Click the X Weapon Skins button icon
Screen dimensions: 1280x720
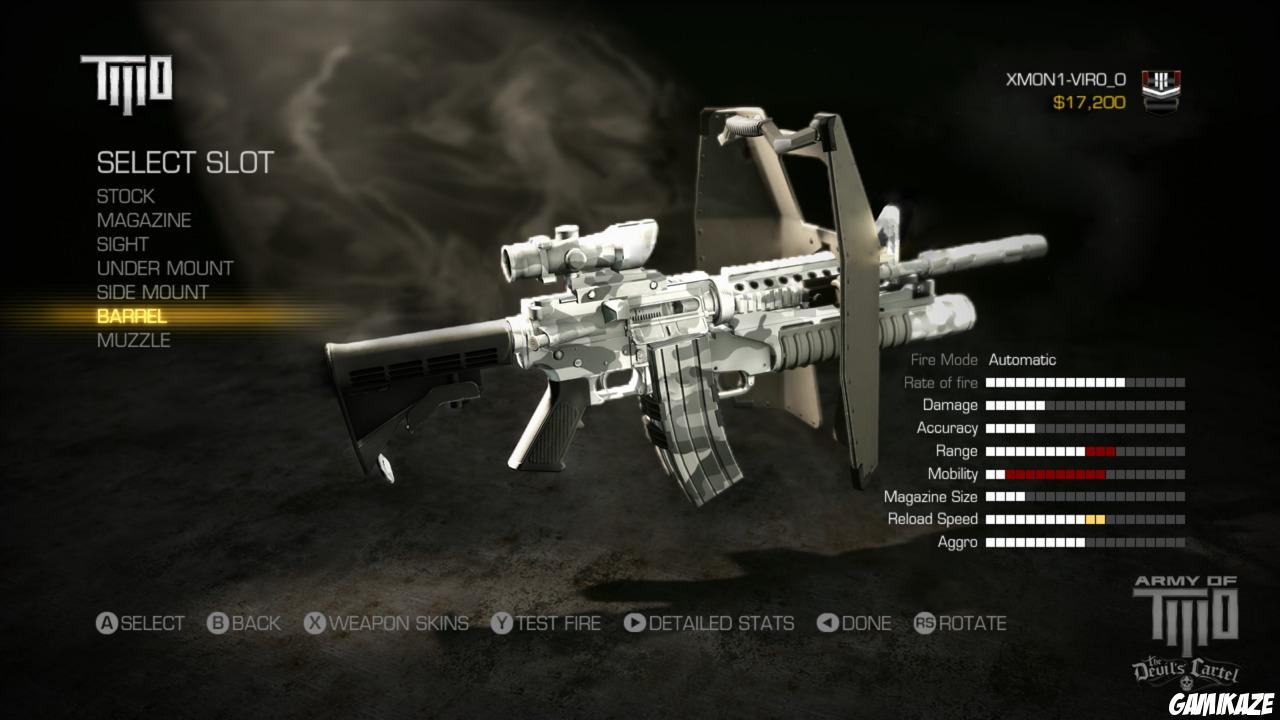point(313,623)
